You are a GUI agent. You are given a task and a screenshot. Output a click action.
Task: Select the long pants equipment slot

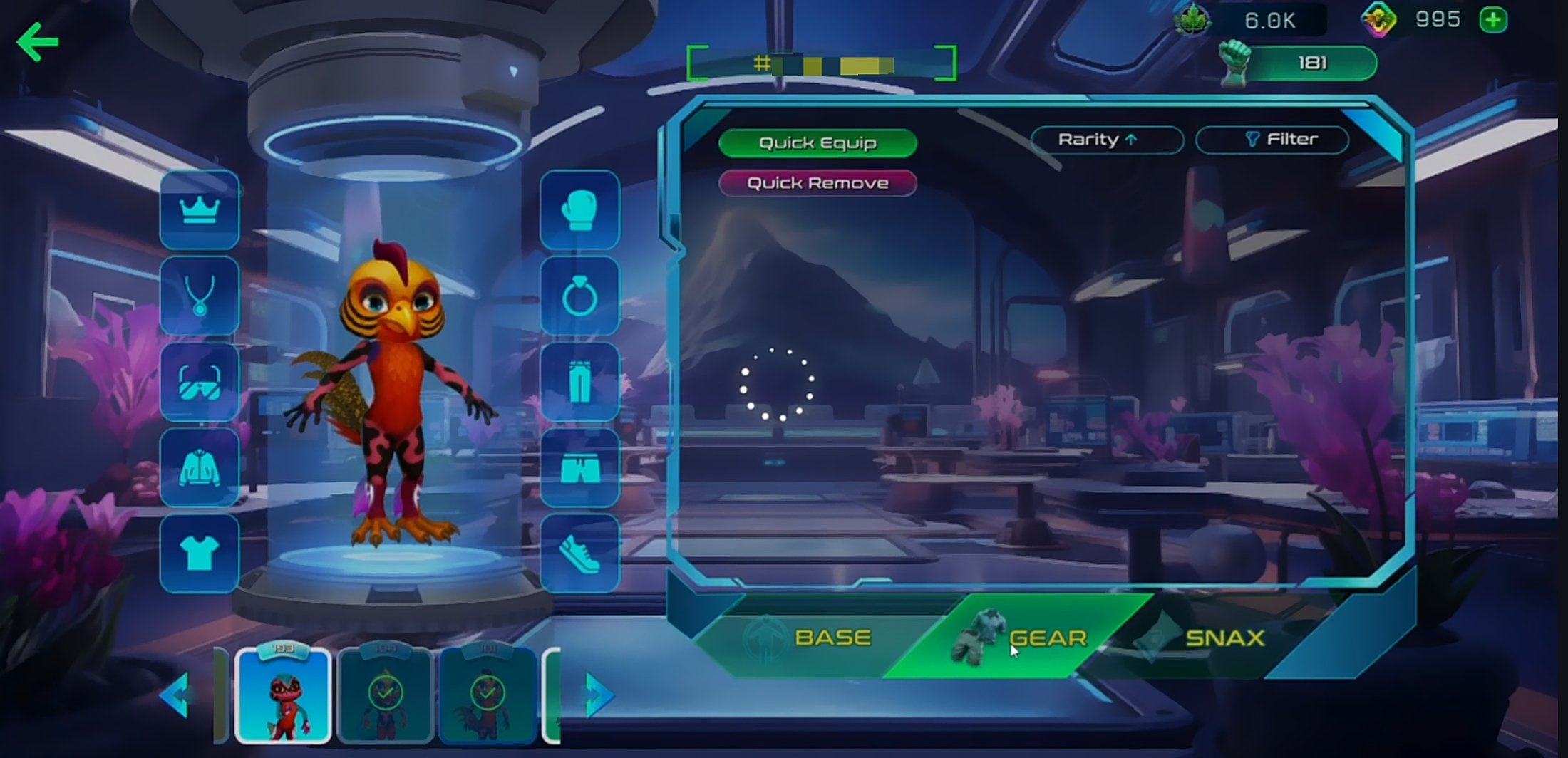click(x=579, y=382)
